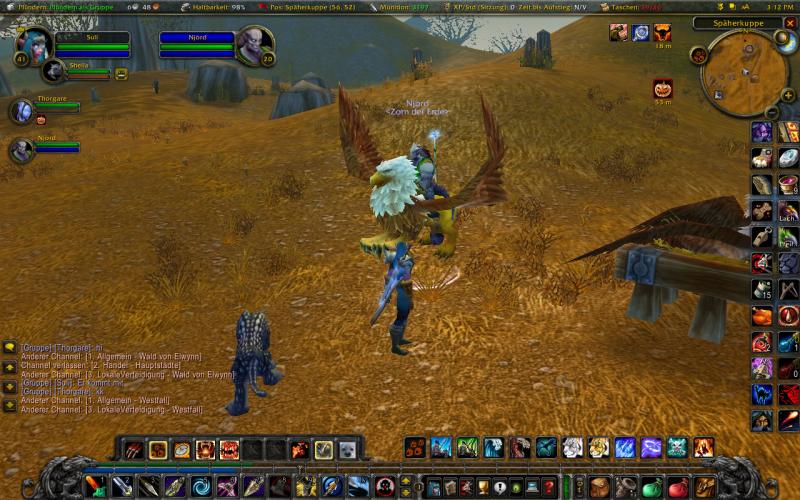Click the red skull icon on bottom bar
The width and height of the screenshot is (800, 500).
pos(384,487)
